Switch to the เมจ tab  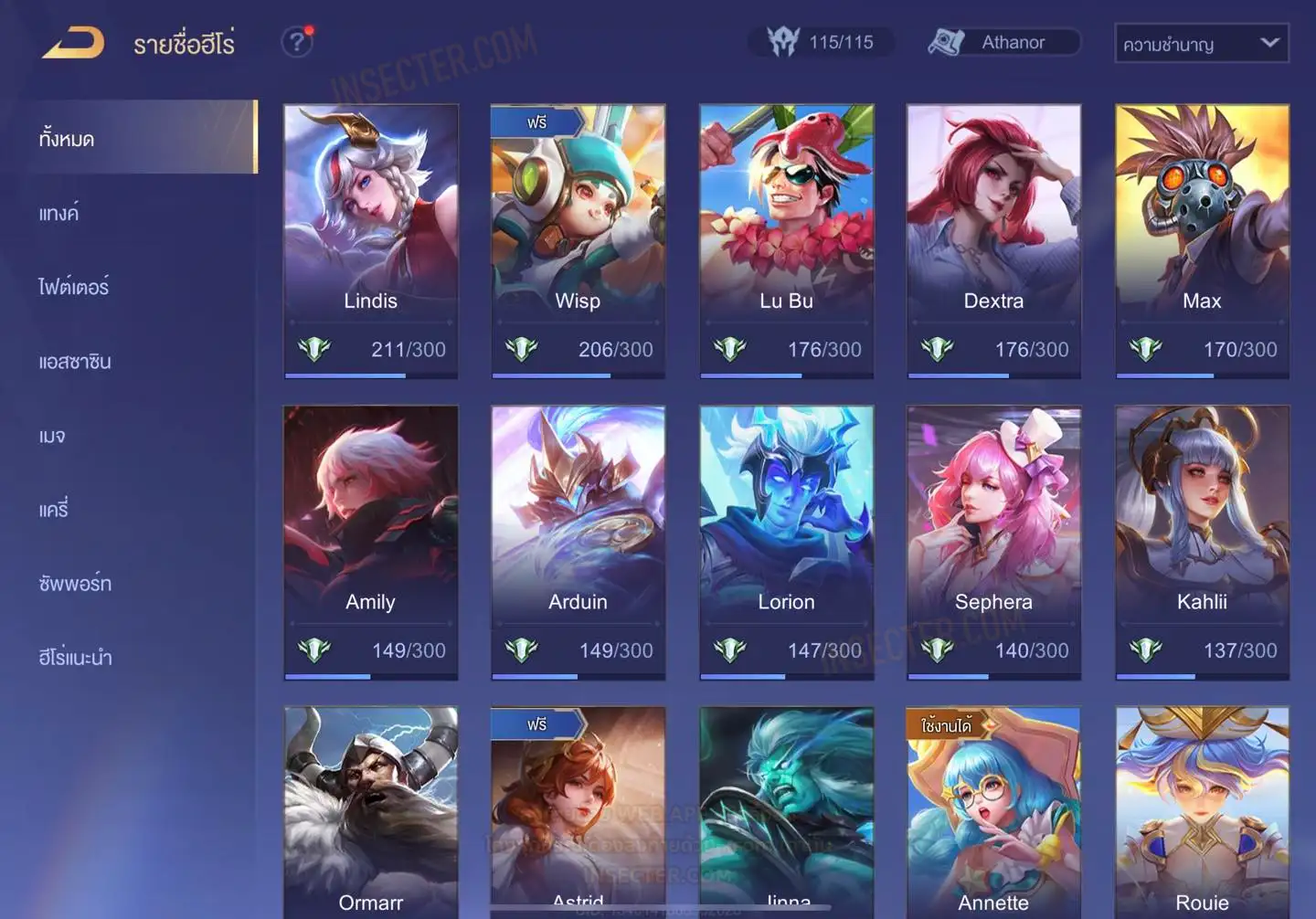(52, 436)
